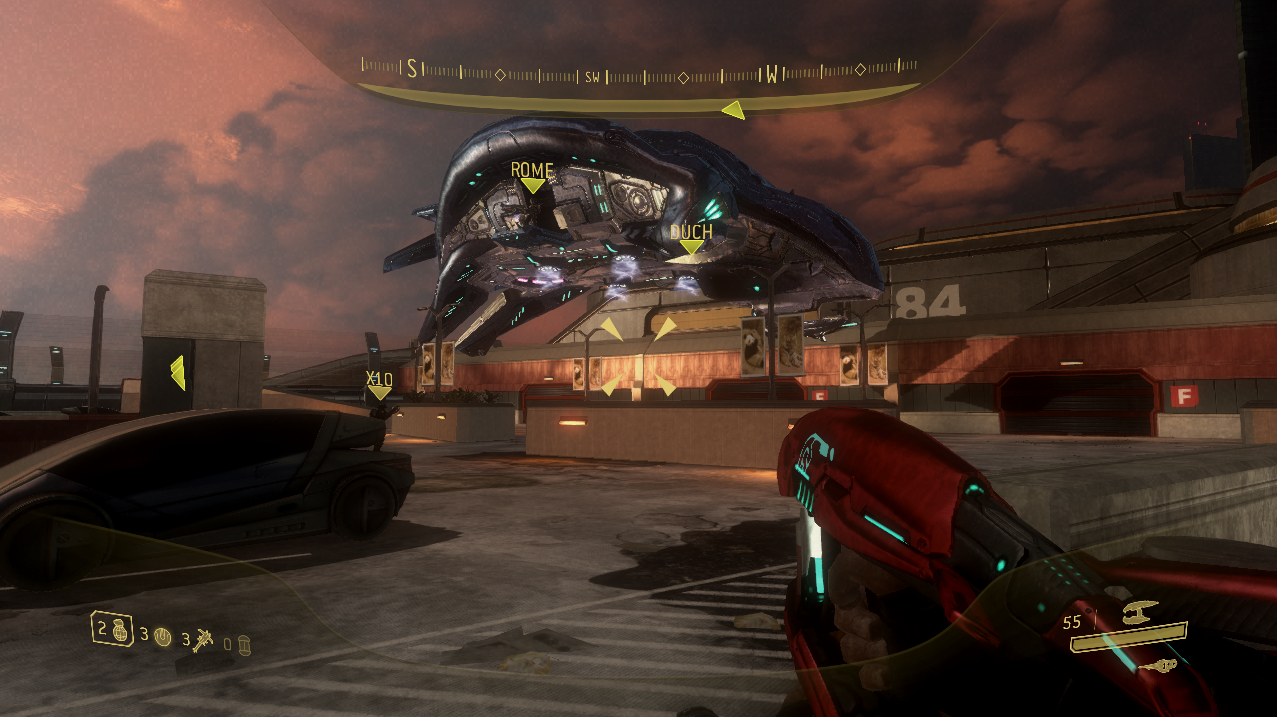Click the X10 player marker

pyautogui.click(x=379, y=385)
